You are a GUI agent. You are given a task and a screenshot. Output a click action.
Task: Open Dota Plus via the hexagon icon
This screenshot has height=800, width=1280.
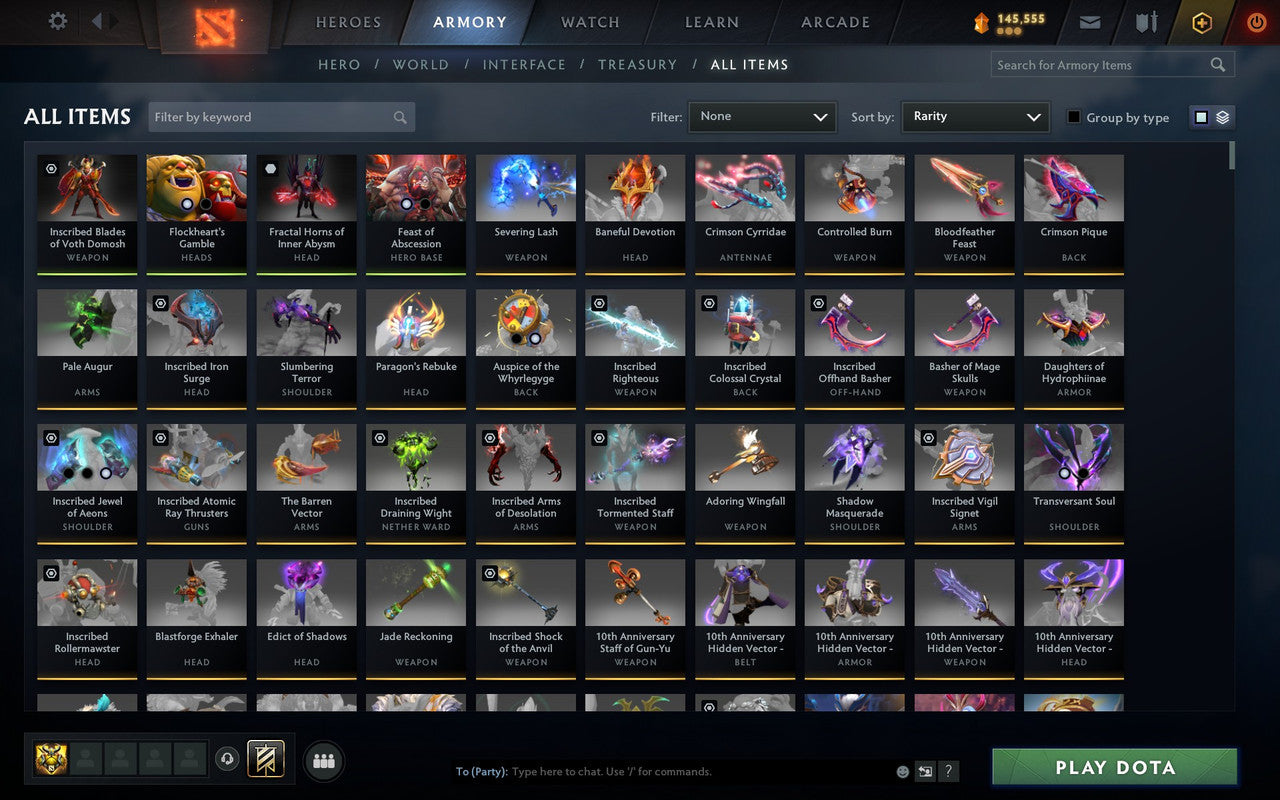pos(1201,21)
